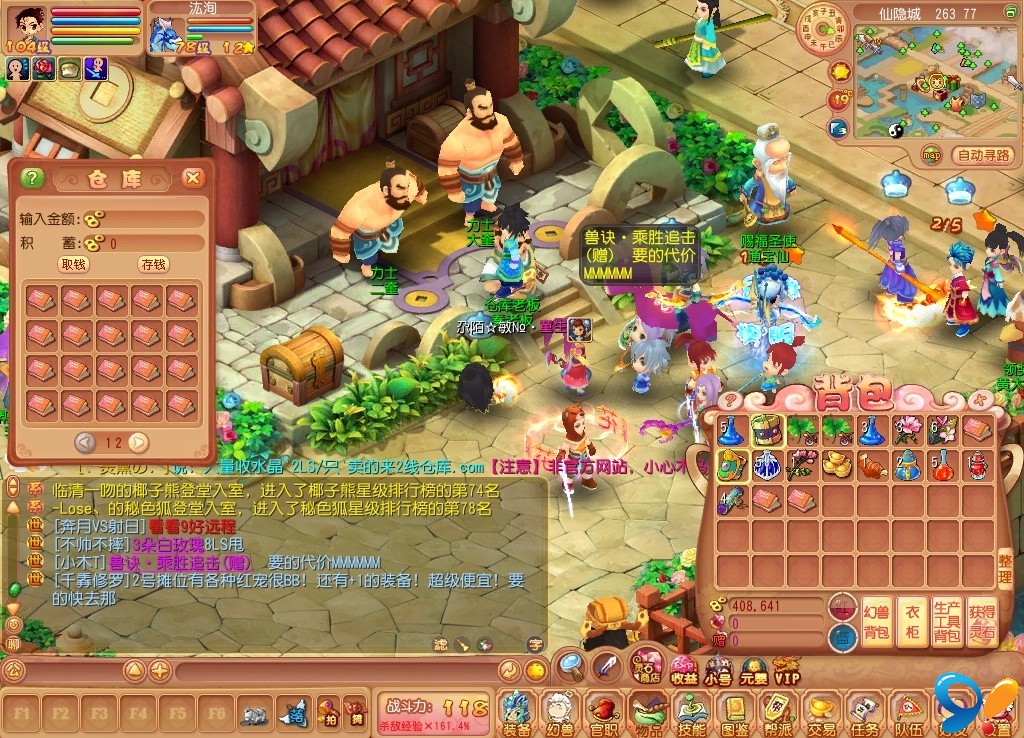This screenshot has width=1024, height=738.
Task: Close the 仓库 warehouse window
Action: click(x=193, y=178)
